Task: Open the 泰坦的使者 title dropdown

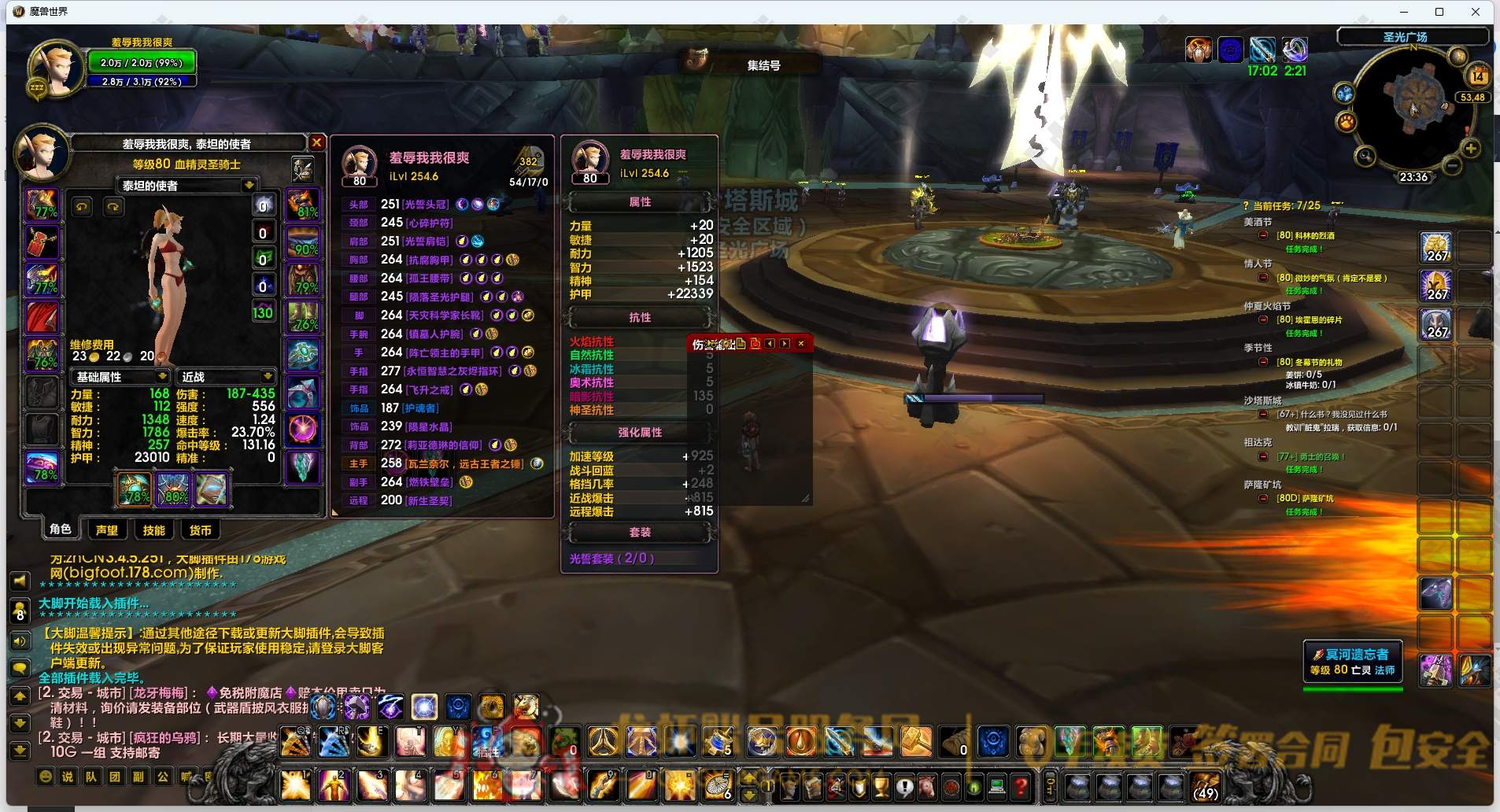Action: pos(249,186)
